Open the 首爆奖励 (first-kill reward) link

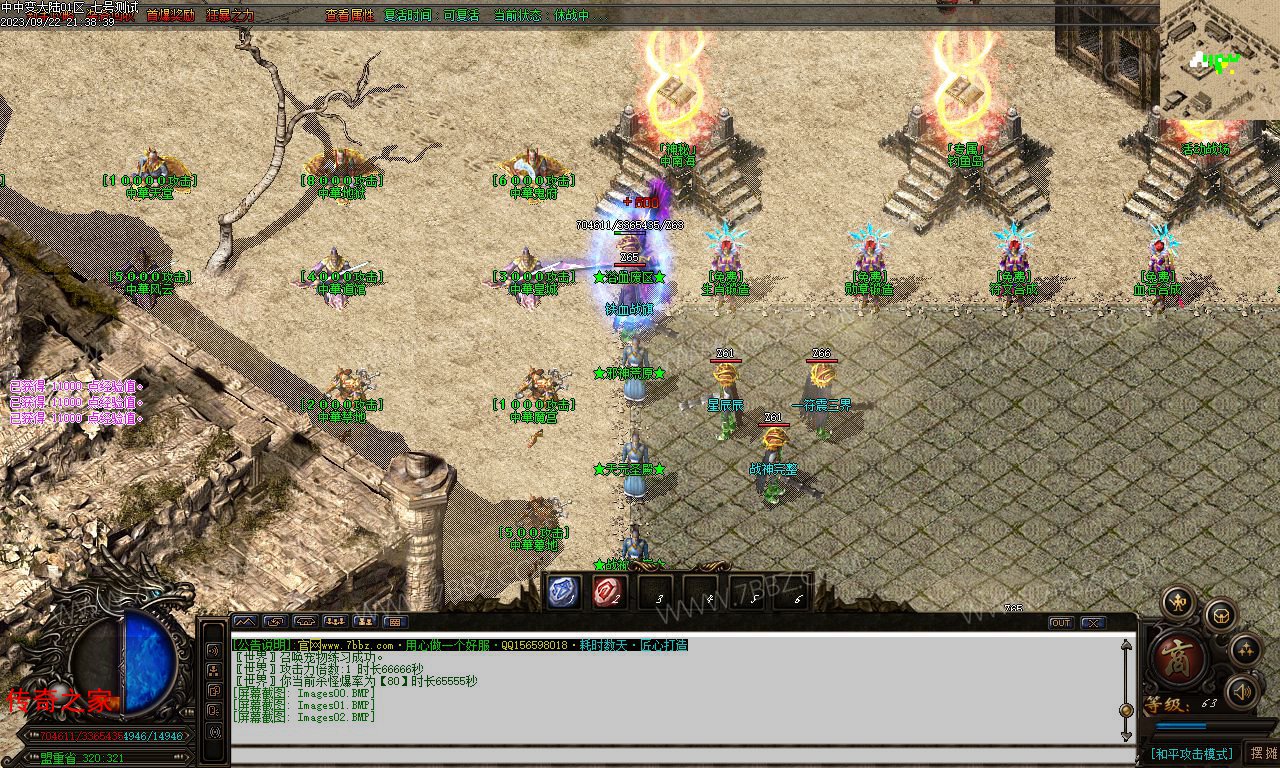tap(171, 16)
